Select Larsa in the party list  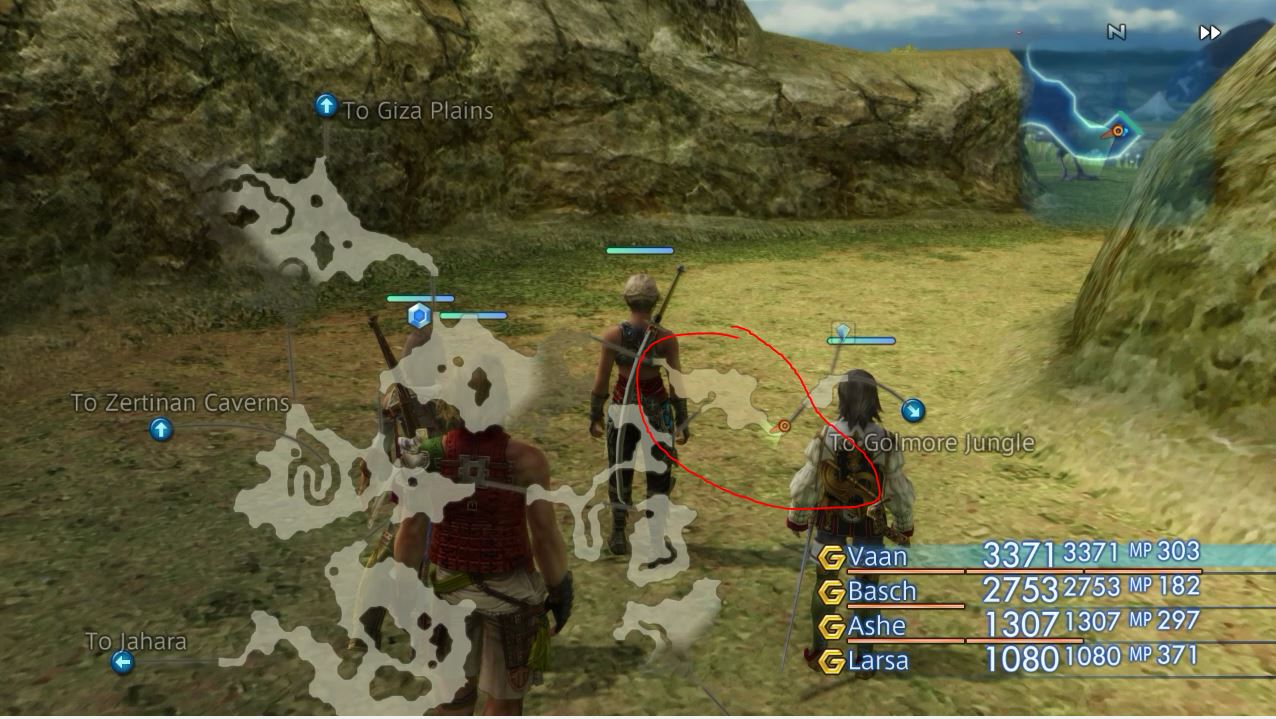tap(878, 661)
